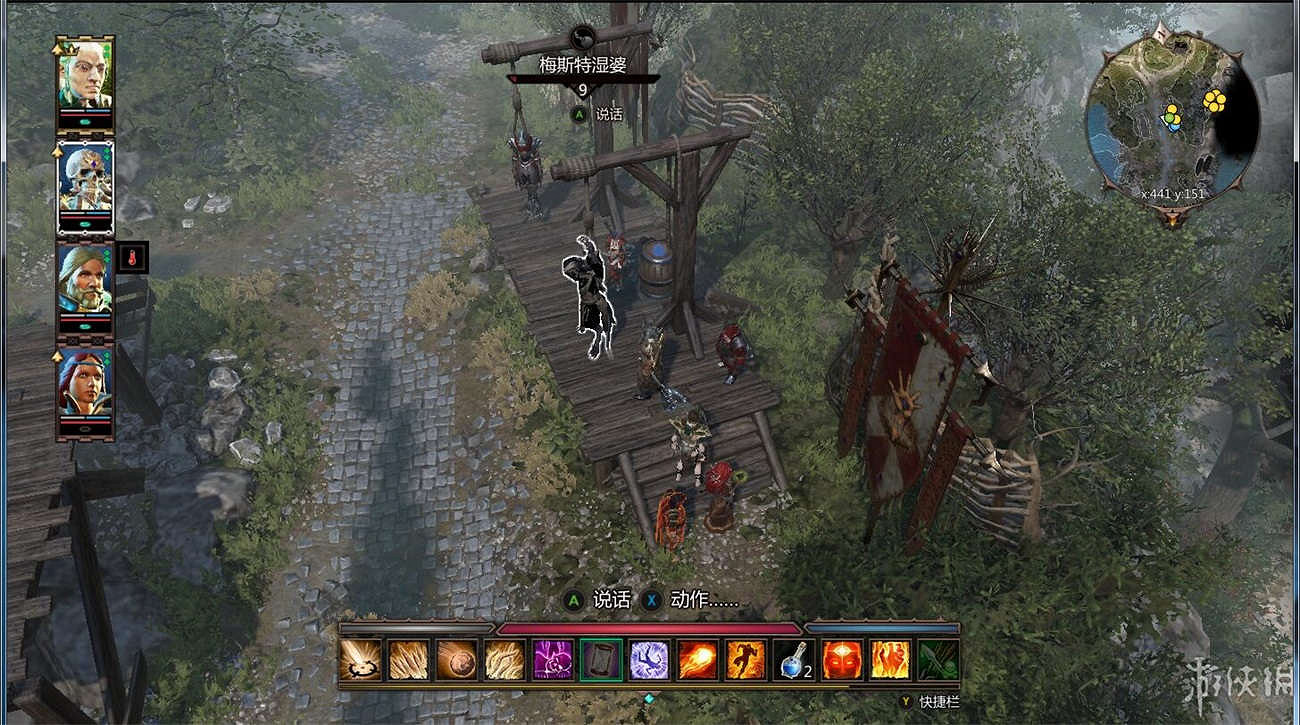Image resolution: width=1300 pixels, height=725 pixels.
Task: Use the round boulder throw skill
Action: 455,660
